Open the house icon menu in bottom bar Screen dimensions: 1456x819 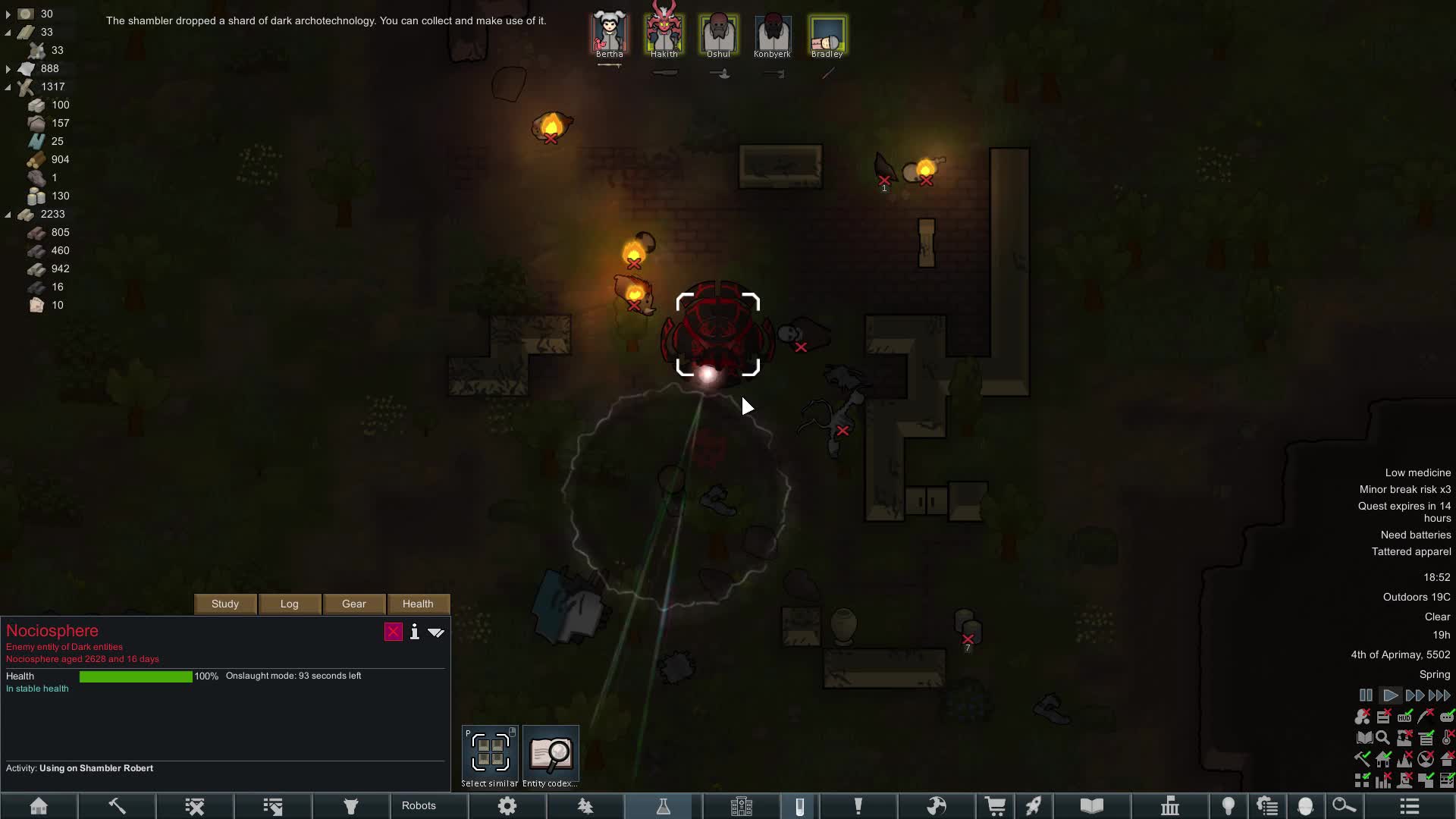[39, 806]
